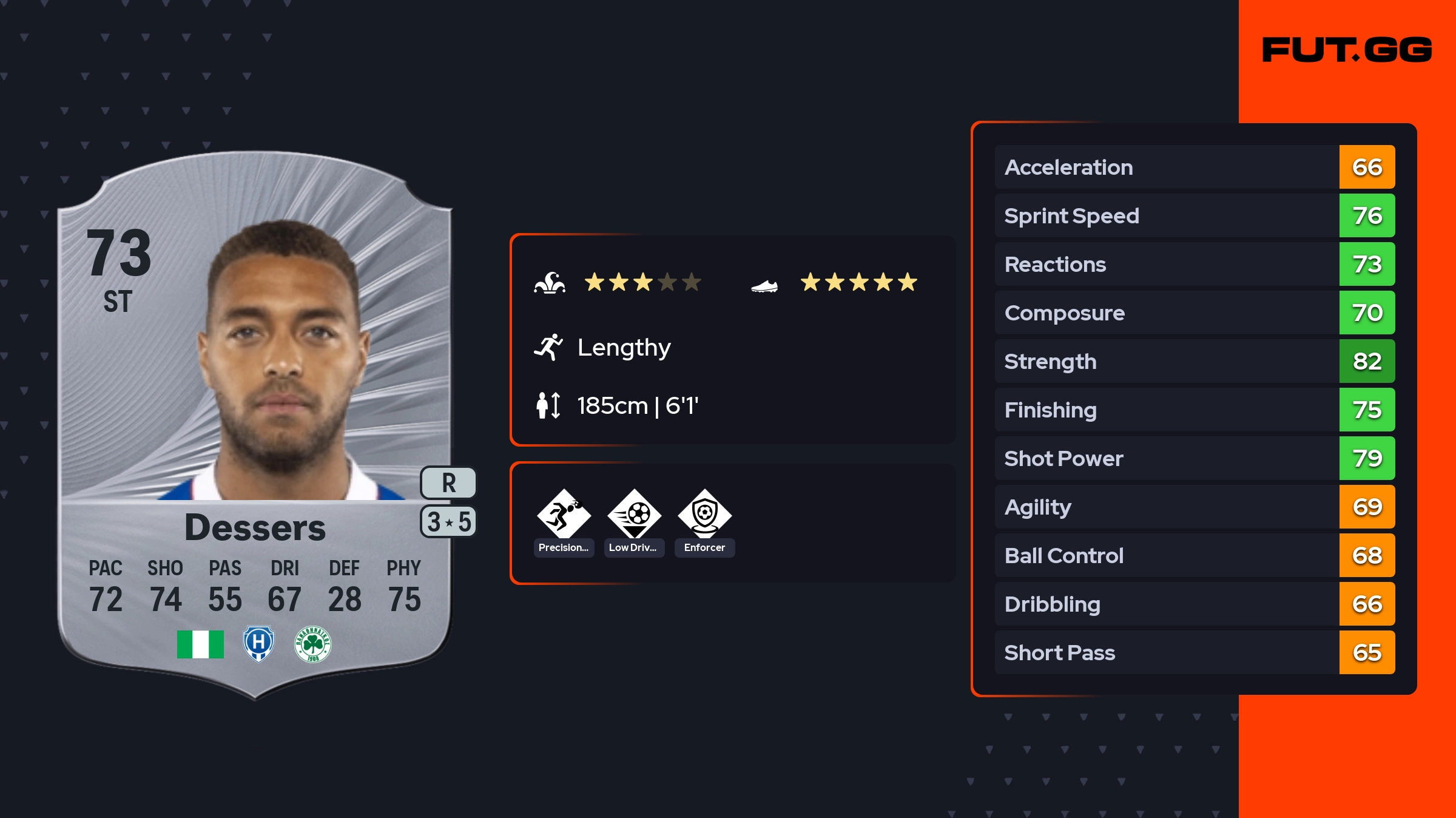
Task: Open the FUT.GG logo
Action: [x=1347, y=50]
